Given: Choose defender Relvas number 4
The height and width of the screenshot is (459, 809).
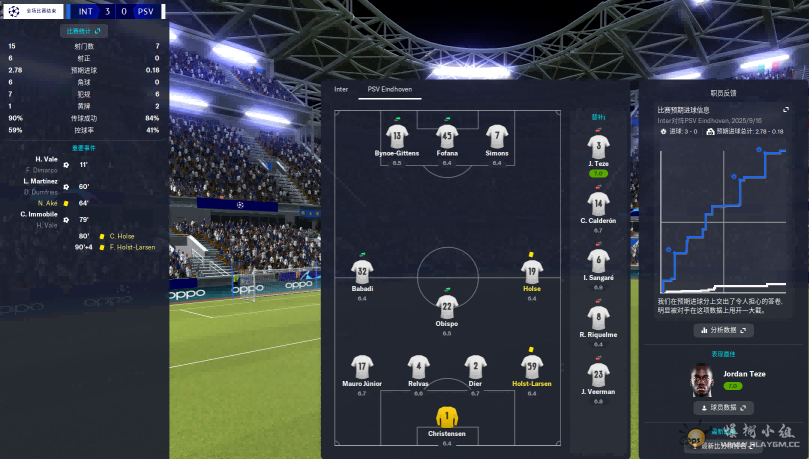Looking at the screenshot, I should point(418,366).
